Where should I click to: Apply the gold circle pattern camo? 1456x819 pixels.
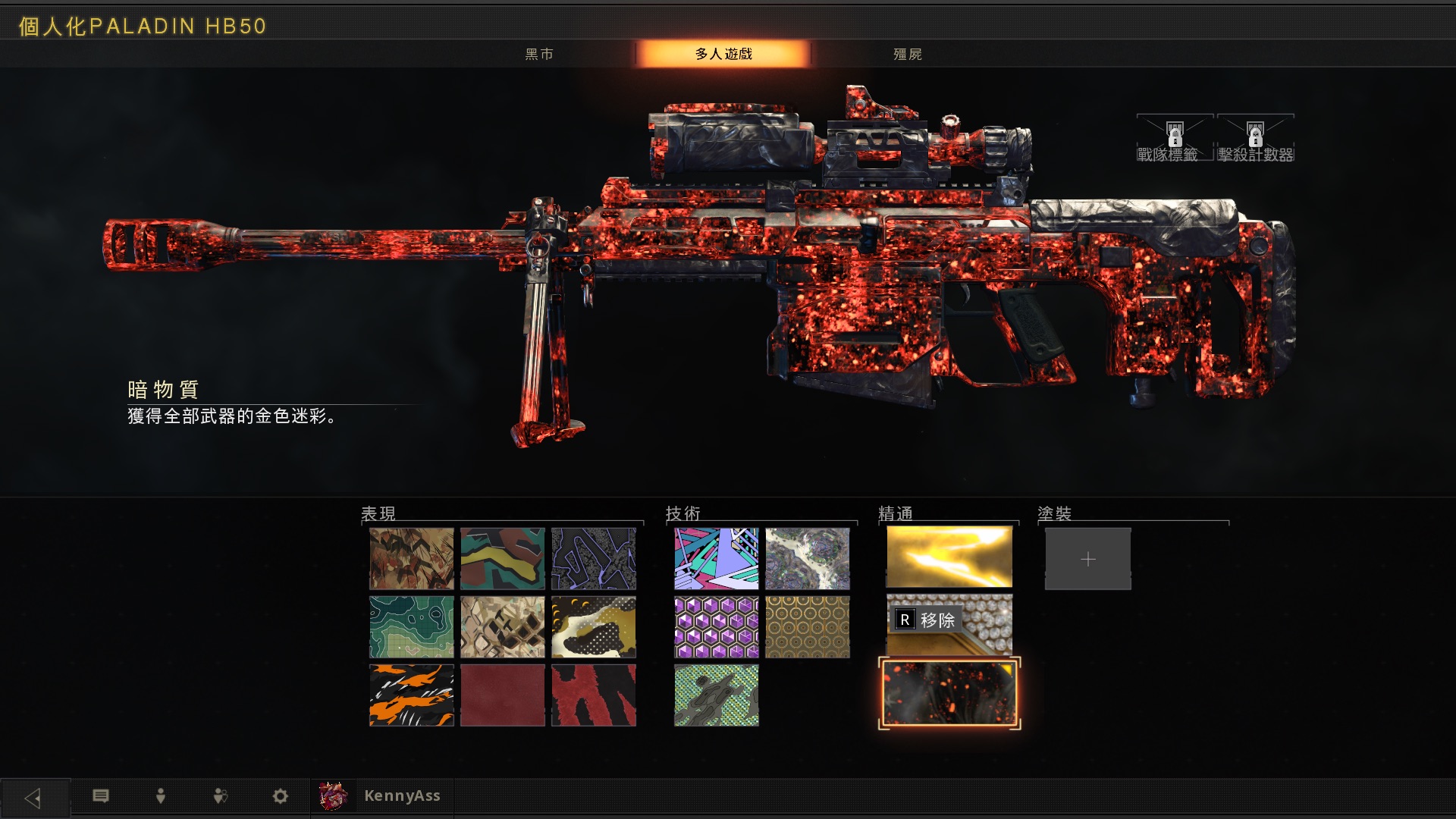pos(807,627)
